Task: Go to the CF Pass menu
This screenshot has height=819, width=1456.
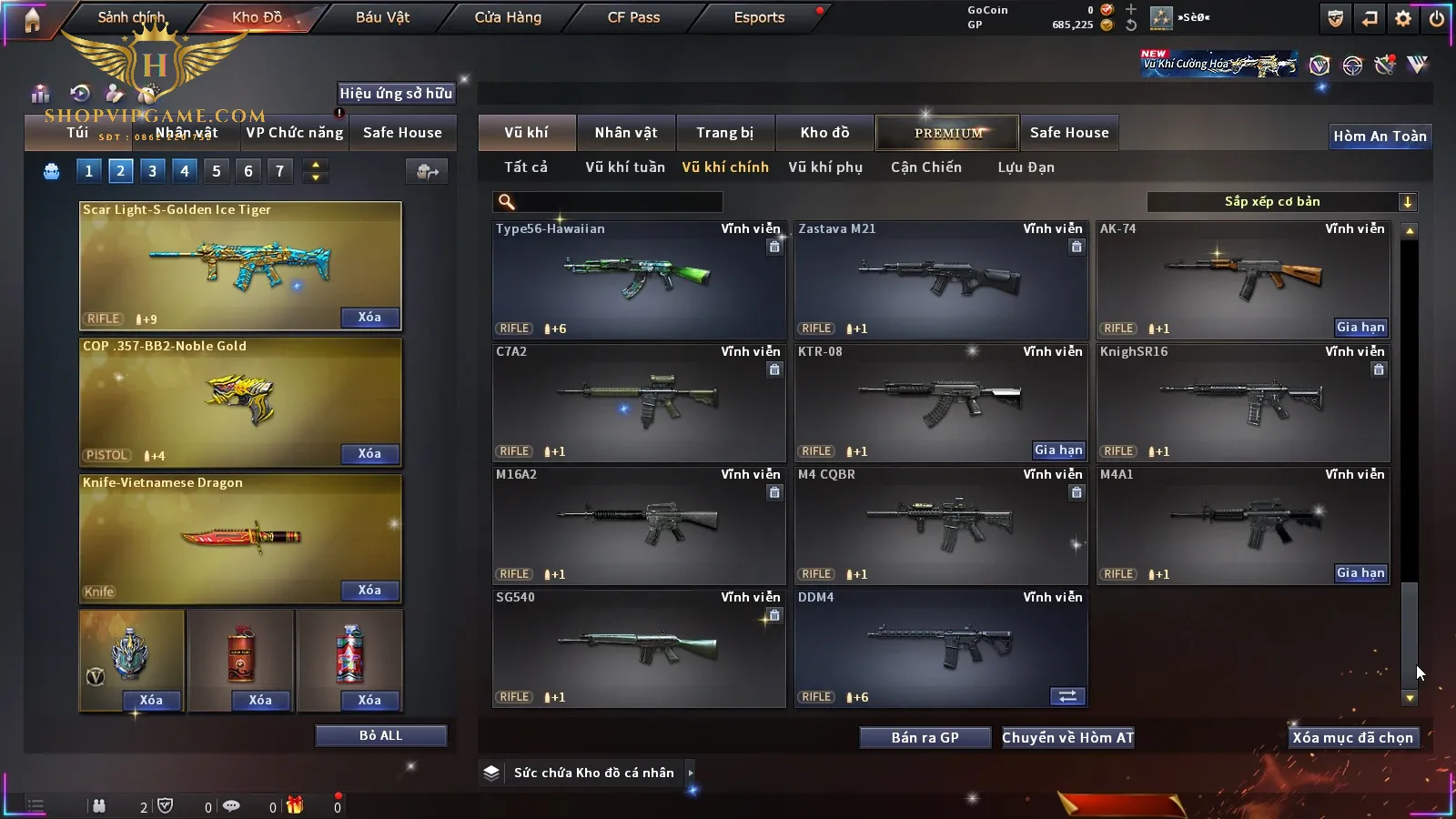Action: [633, 17]
